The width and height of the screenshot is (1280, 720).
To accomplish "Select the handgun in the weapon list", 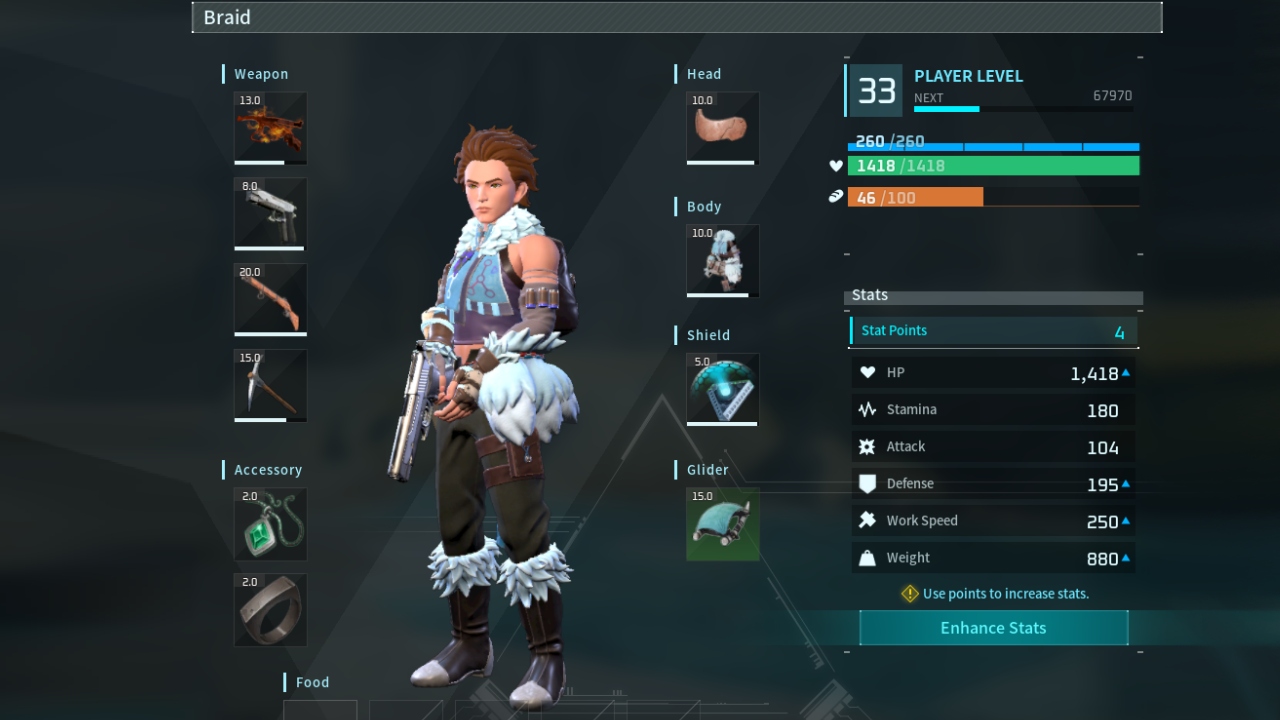I will (270, 213).
